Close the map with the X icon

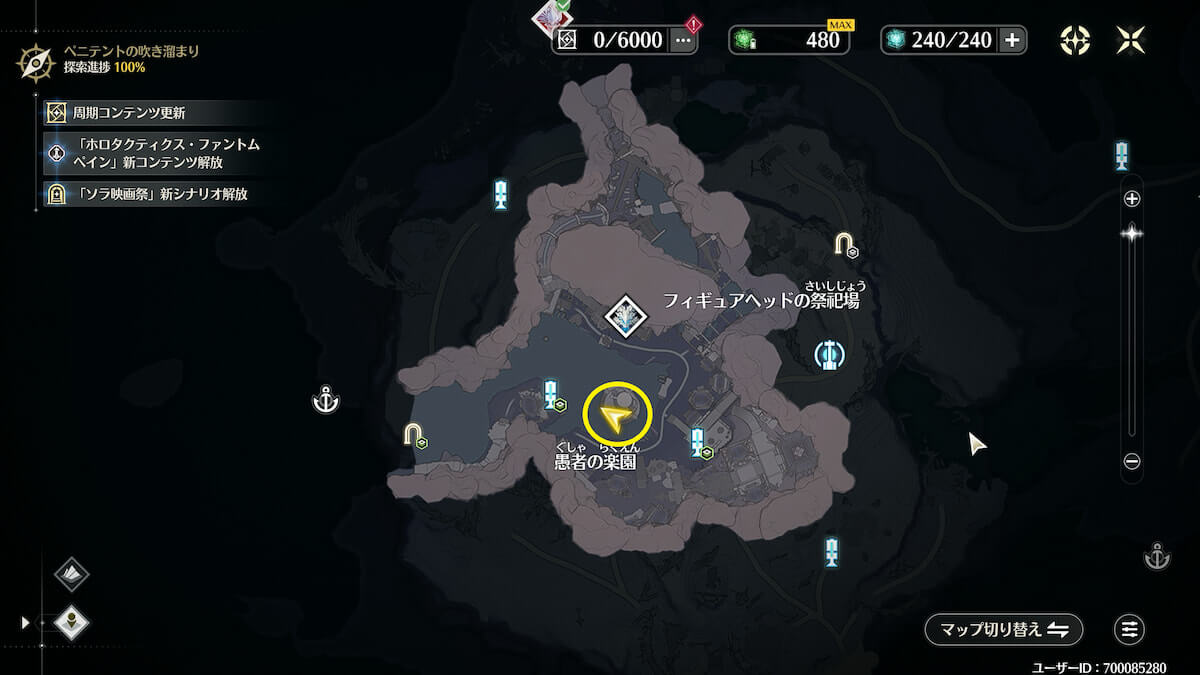click(1131, 40)
